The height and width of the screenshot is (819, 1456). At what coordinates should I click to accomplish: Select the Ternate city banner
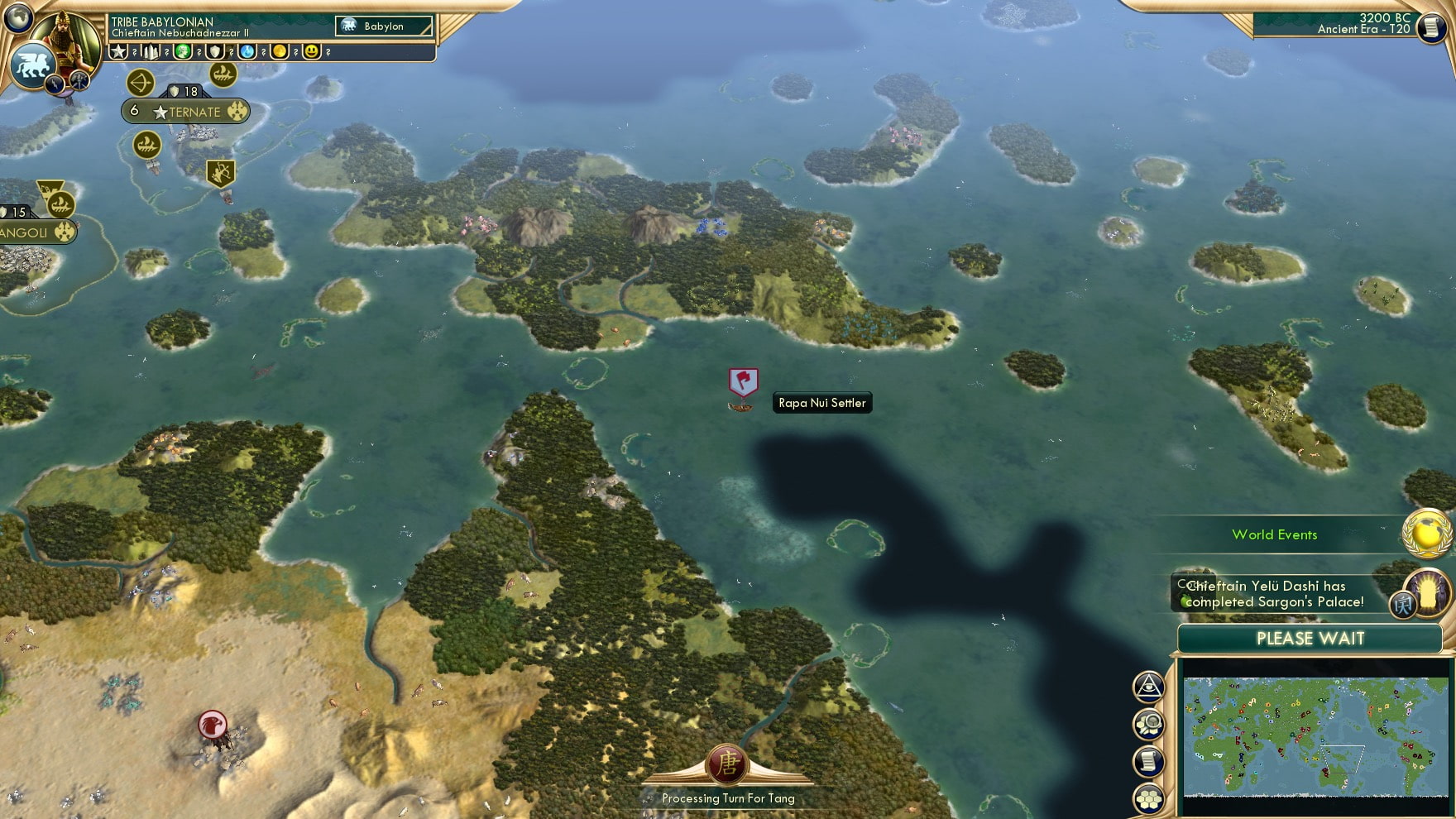(186, 110)
